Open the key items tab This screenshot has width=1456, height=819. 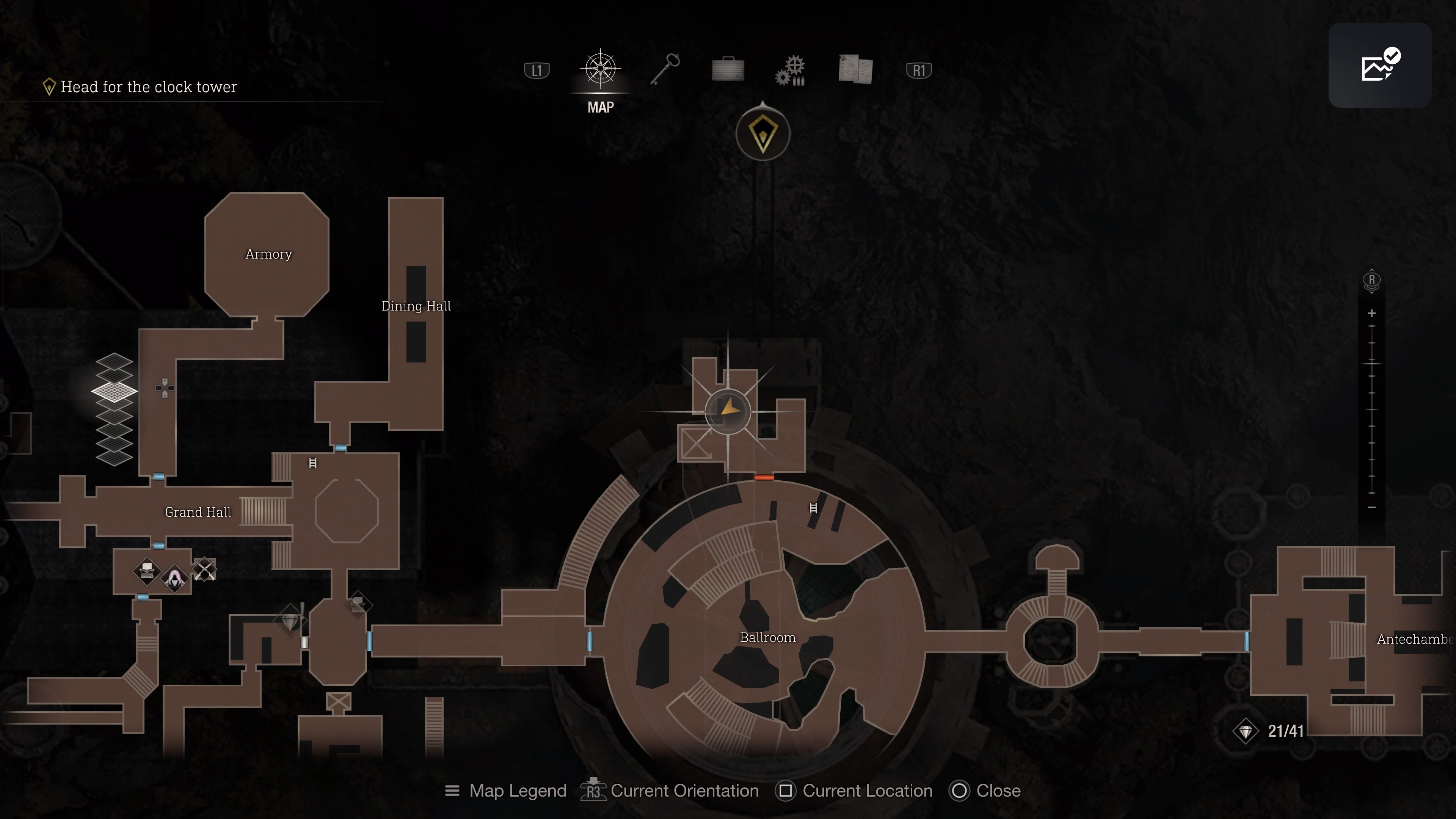pos(665,69)
